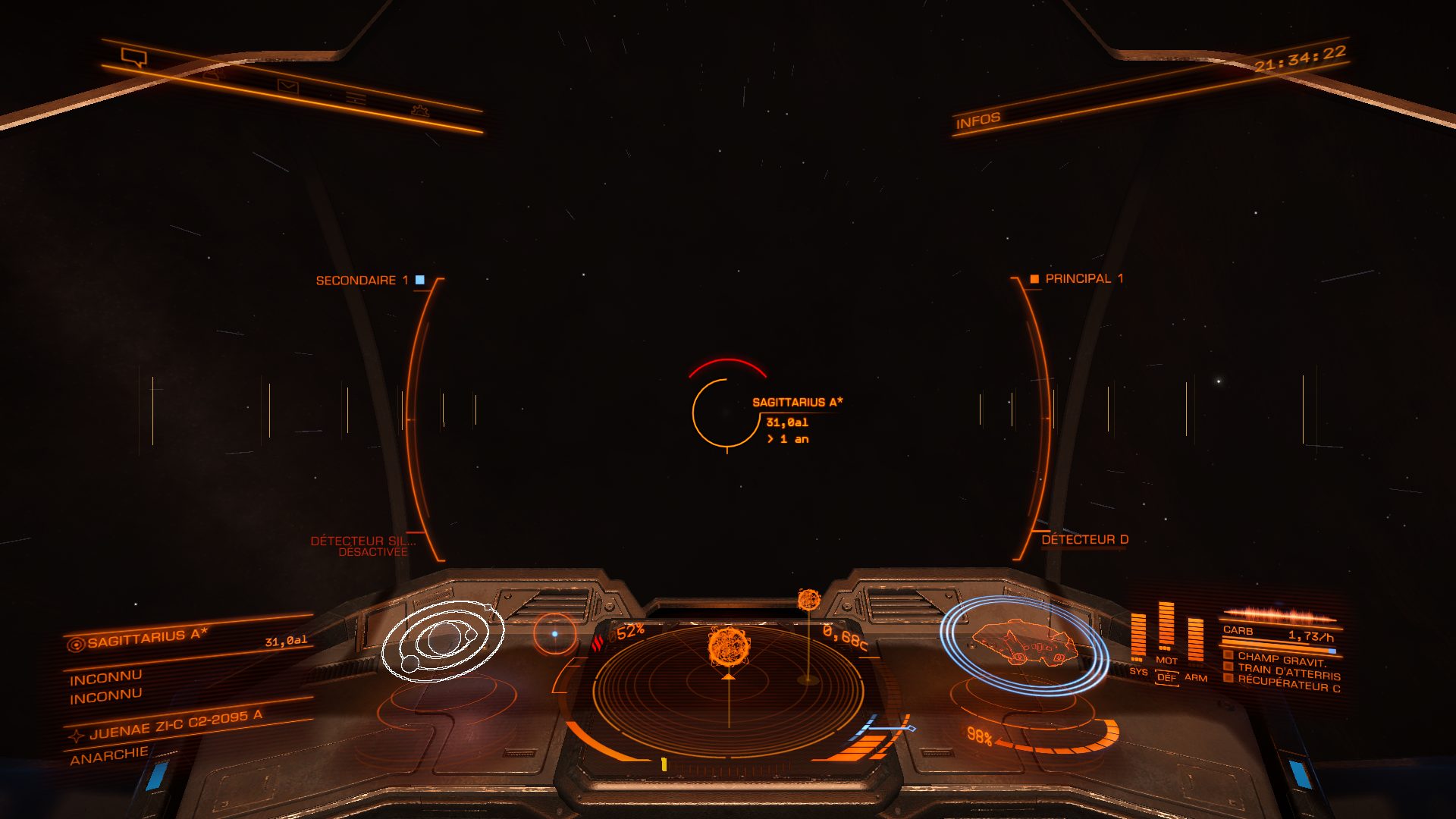The image size is (1456, 819).
Task: Toggle the Récupérateur C indicator
Action: [x=1288, y=684]
